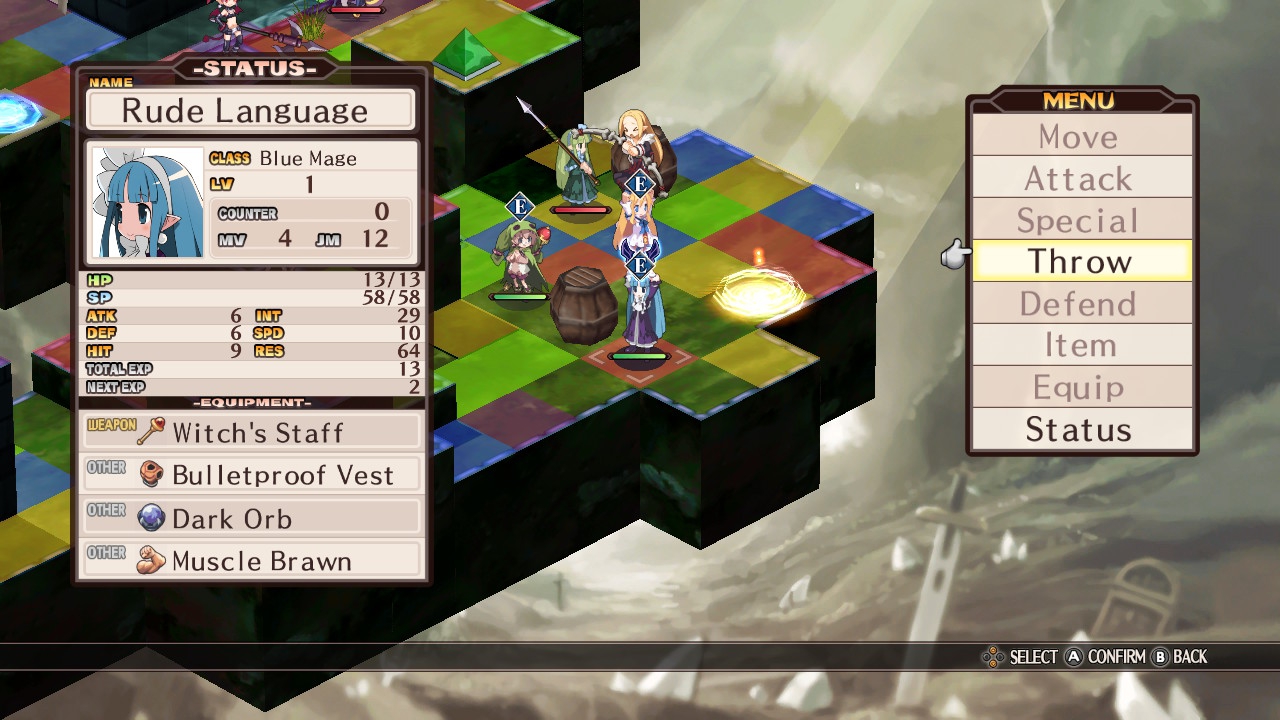Choose the Attack command
Screen dimensions: 1280x720
pos(1081,178)
